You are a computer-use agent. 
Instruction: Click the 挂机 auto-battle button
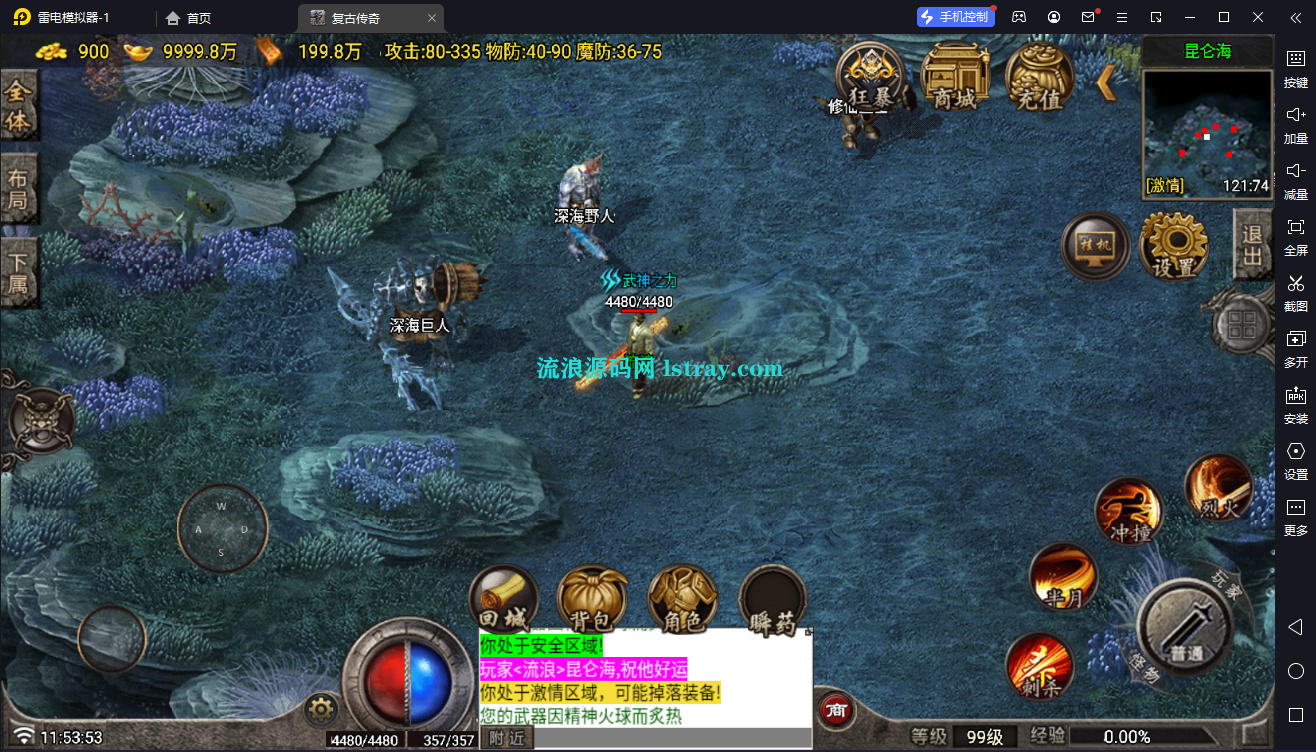(x=1095, y=246)
